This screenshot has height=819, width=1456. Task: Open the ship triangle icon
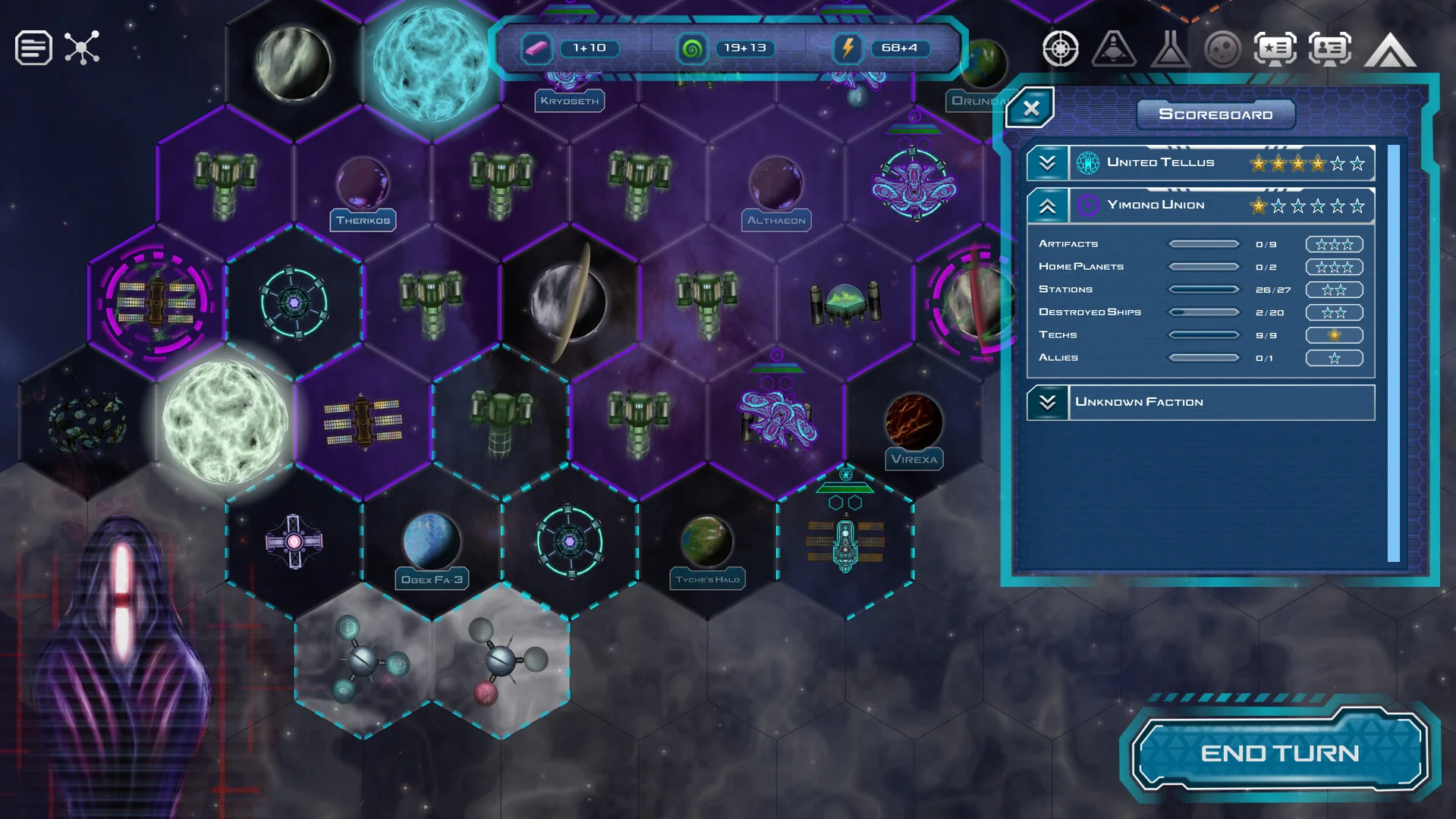pyautogui.click(x=1114, y=49)
